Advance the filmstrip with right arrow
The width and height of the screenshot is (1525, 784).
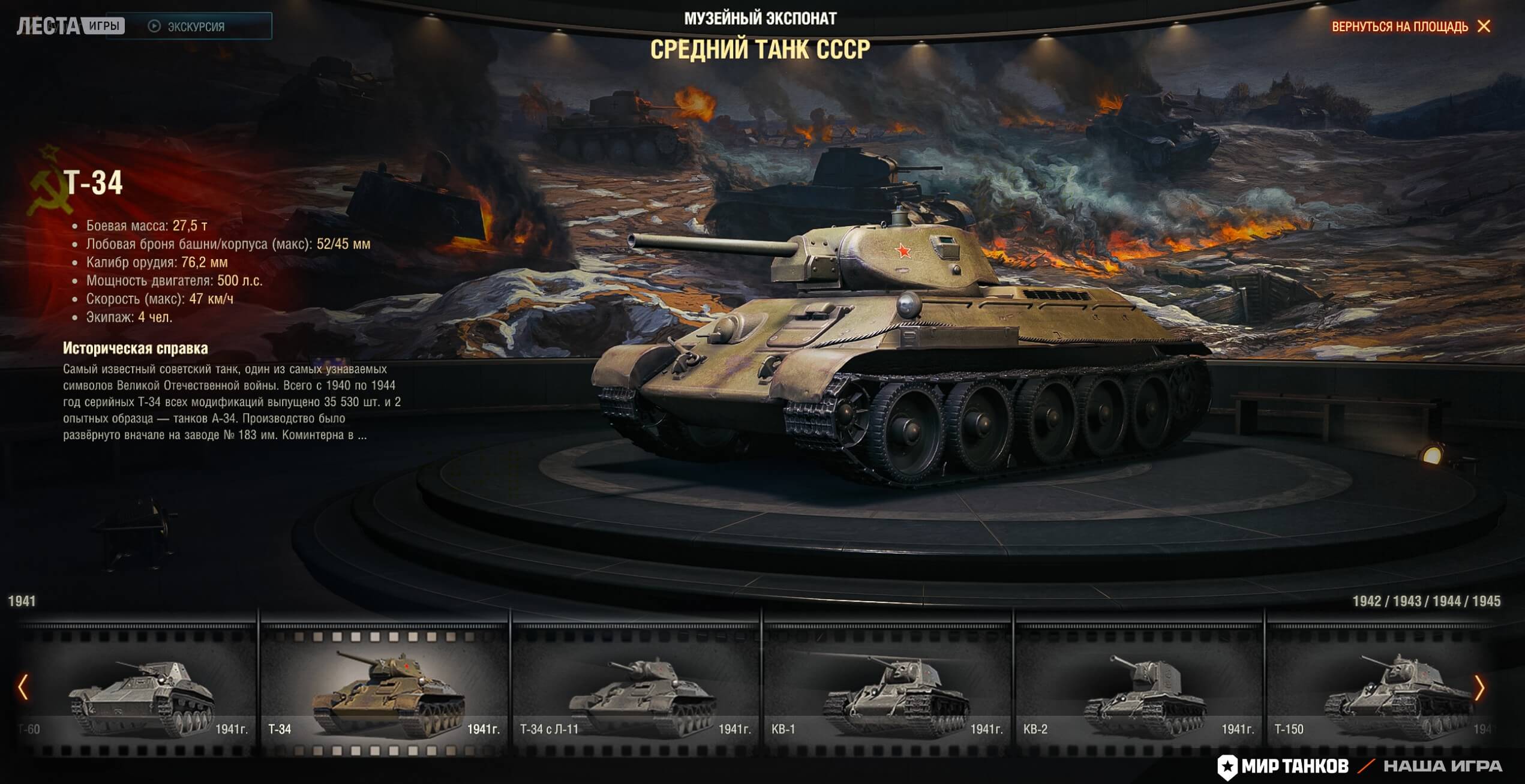point(1479,687)
